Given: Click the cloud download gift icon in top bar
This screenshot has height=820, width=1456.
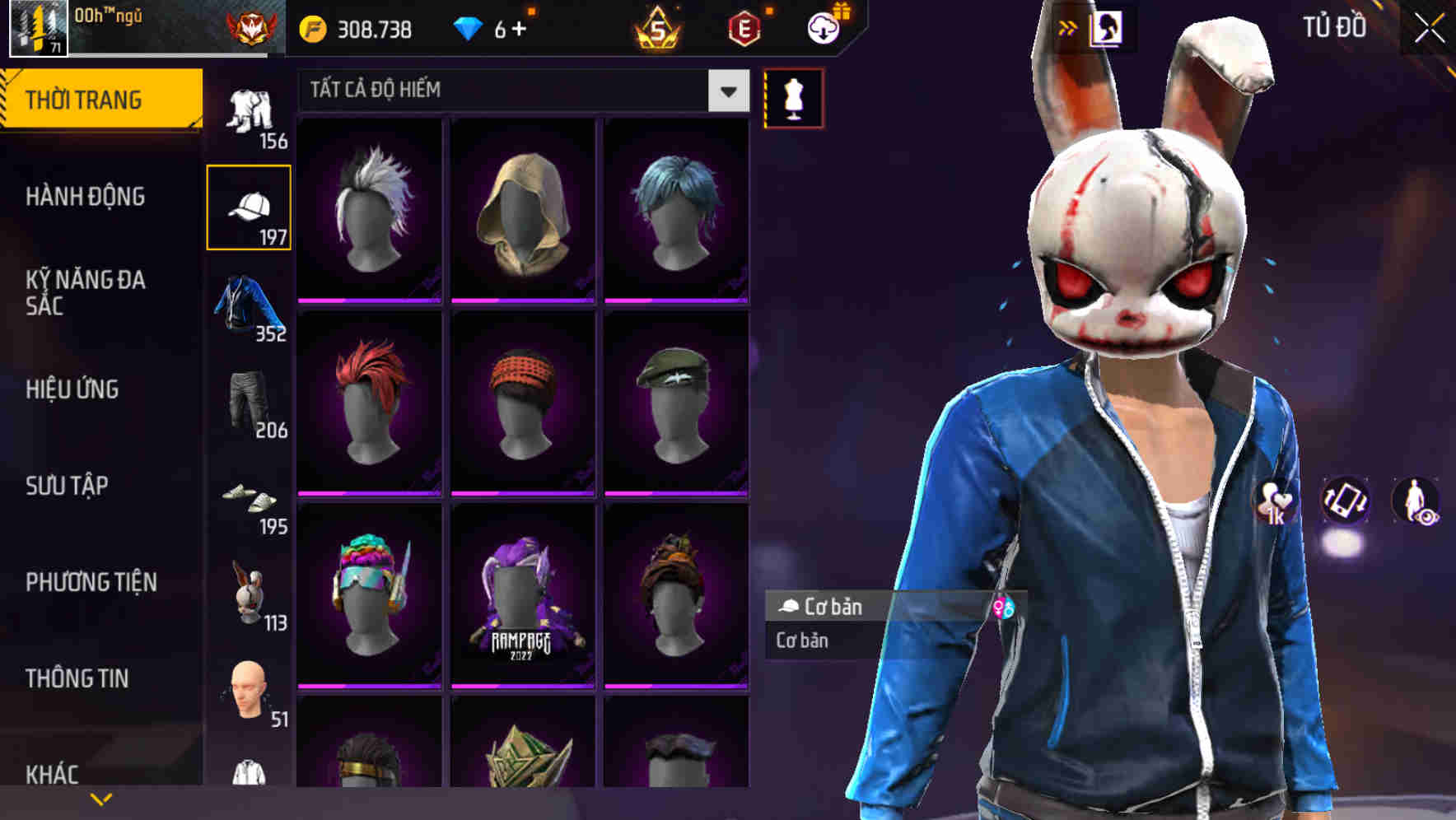Looking at the screenshot, I should [826, 26].
